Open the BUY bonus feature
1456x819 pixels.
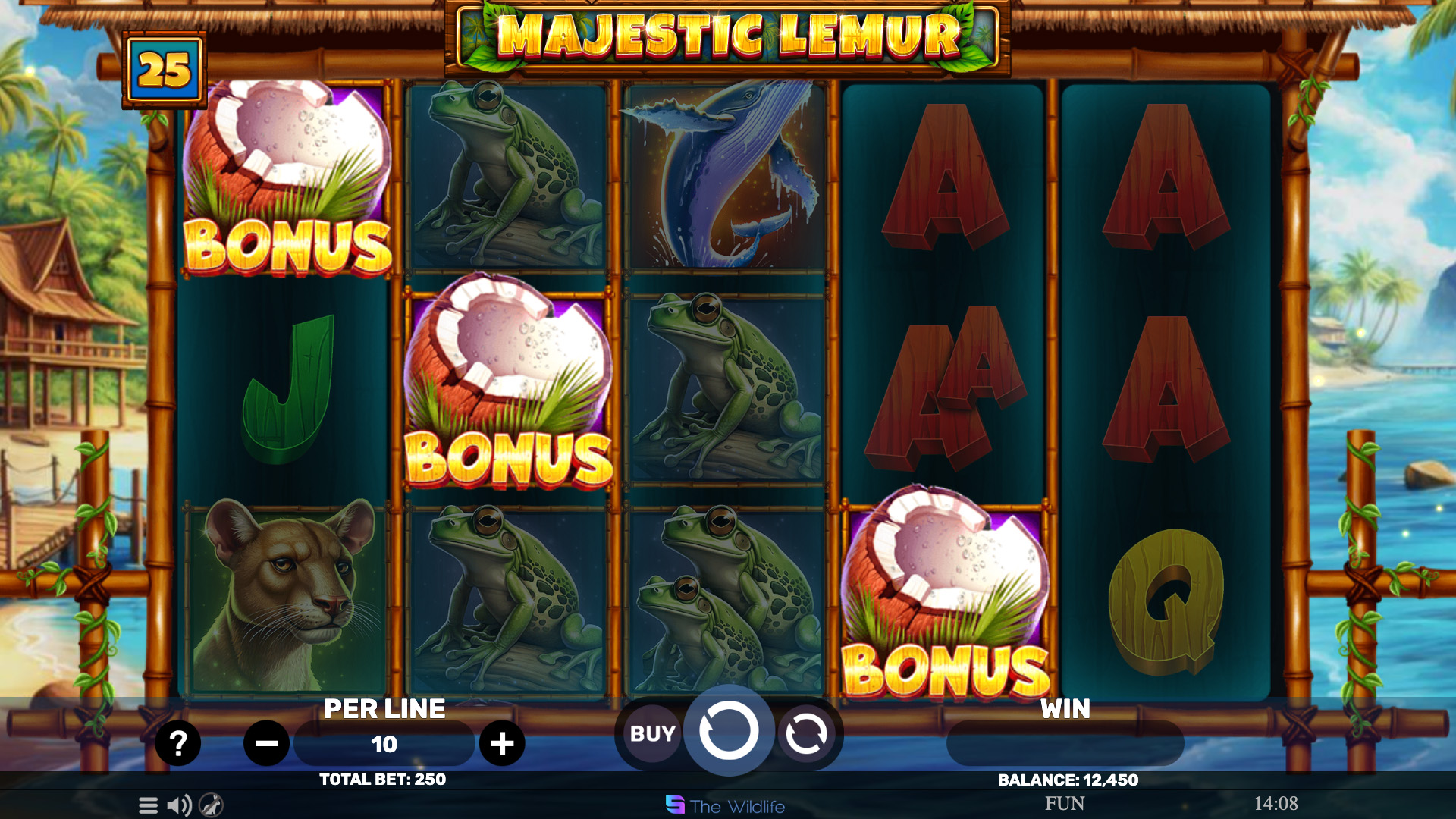pos(652,734)
